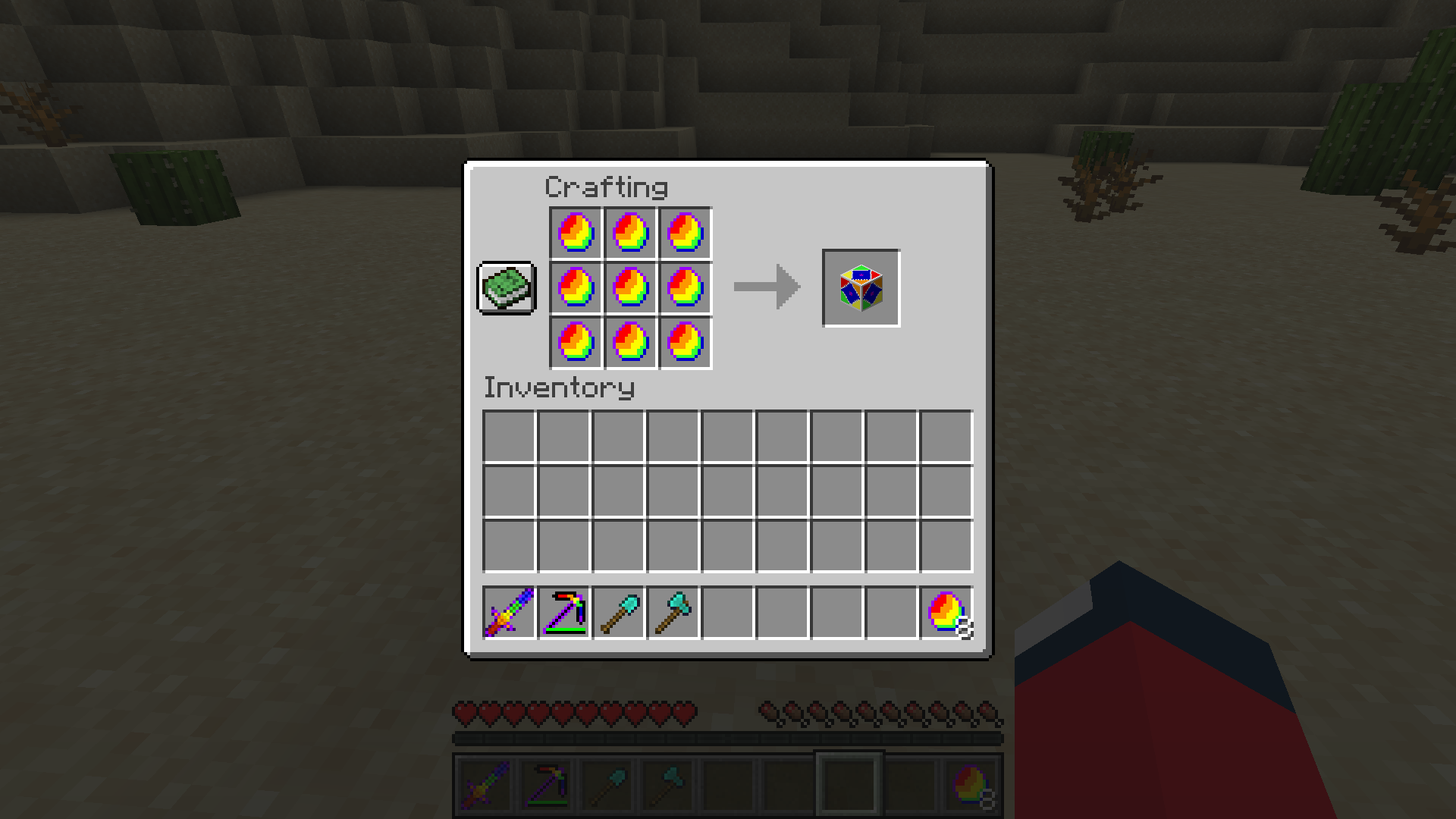
Task: Grab the center egg of the crafting grid
Action: pyautogui.click(x=629, y=288)
